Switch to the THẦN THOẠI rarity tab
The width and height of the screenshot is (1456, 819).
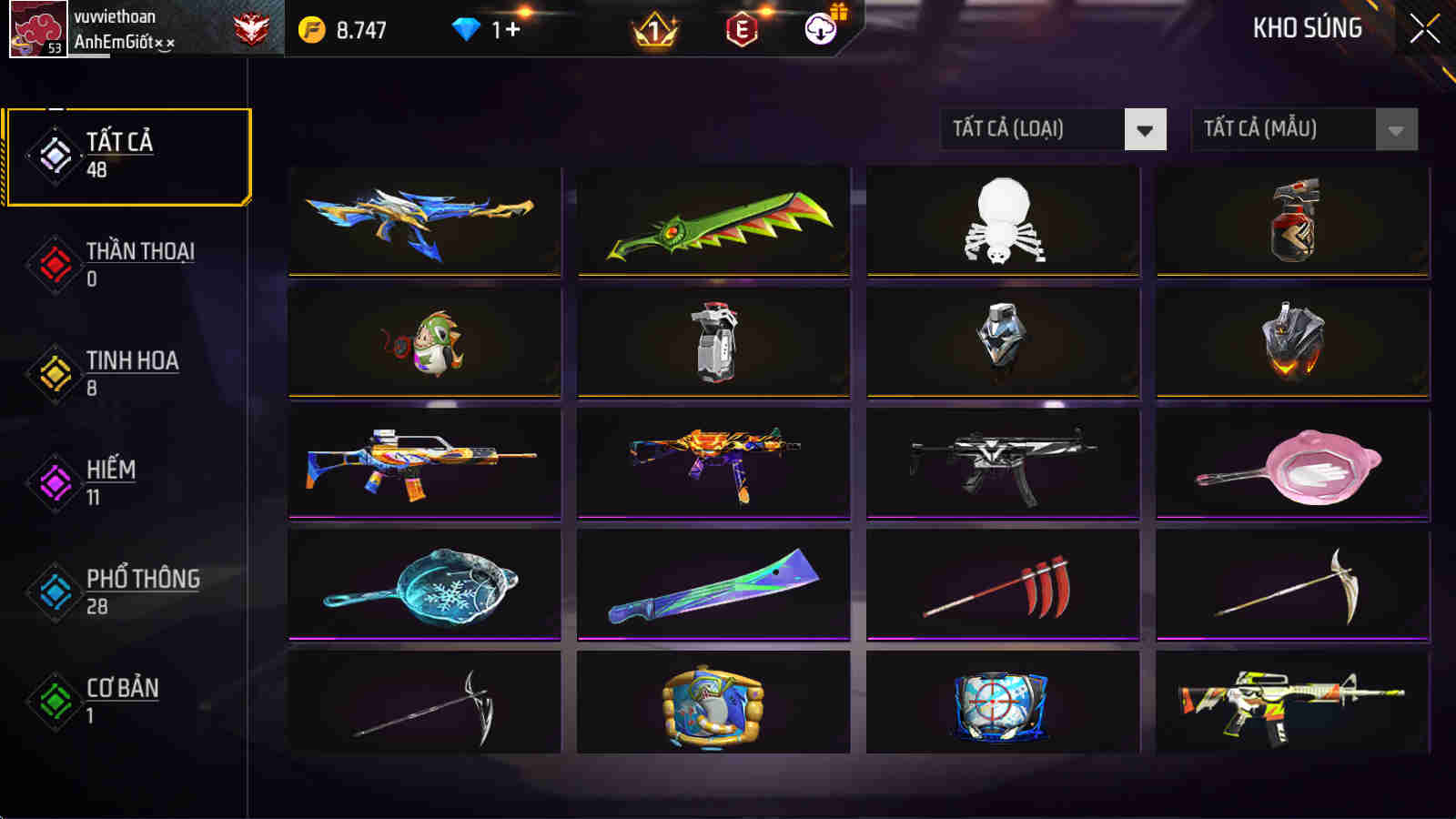[x=127, y=264]
